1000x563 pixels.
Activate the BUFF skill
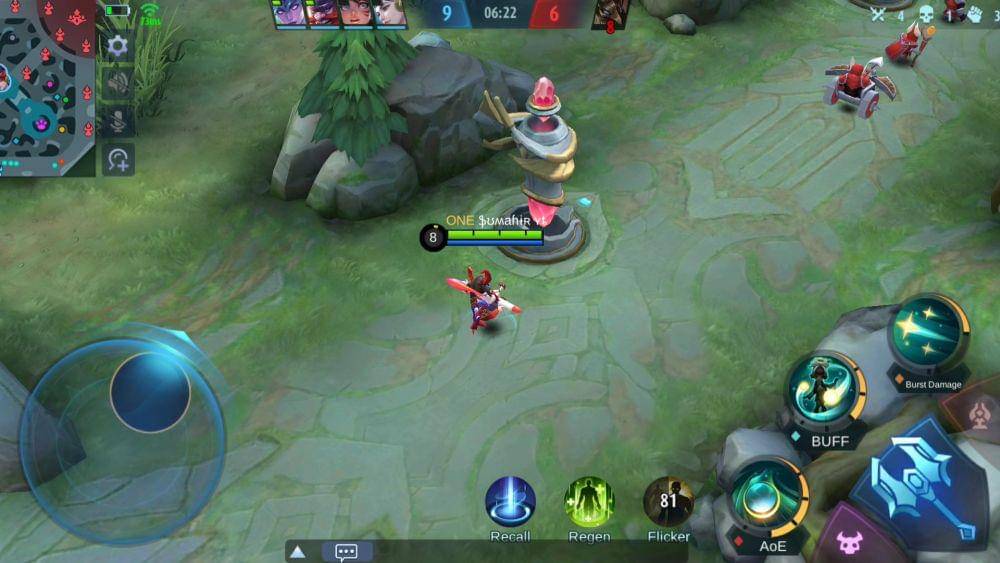[825, 393]
